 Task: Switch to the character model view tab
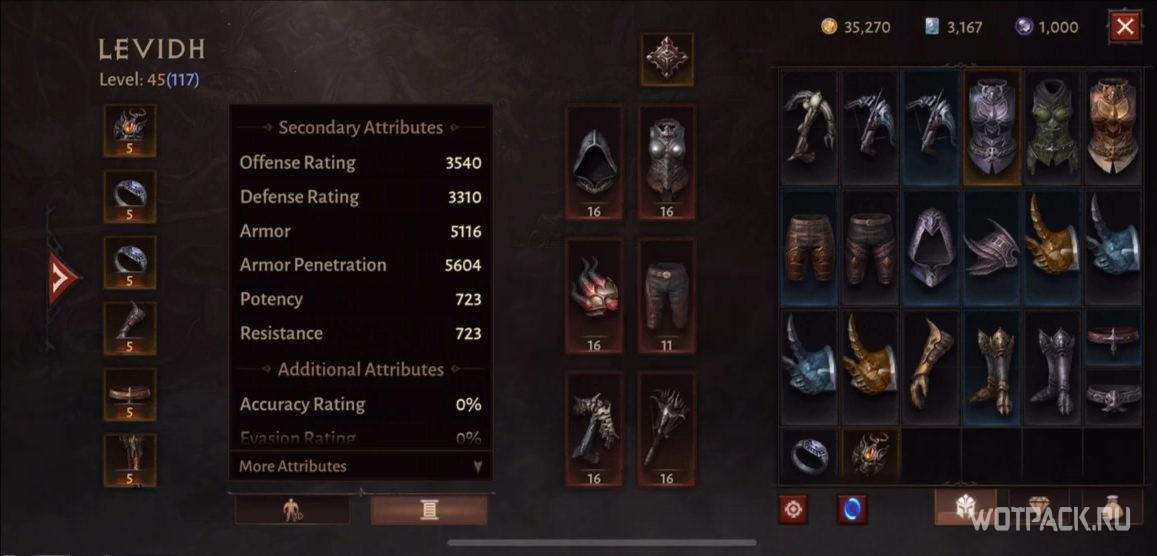[x=293, y=510]
